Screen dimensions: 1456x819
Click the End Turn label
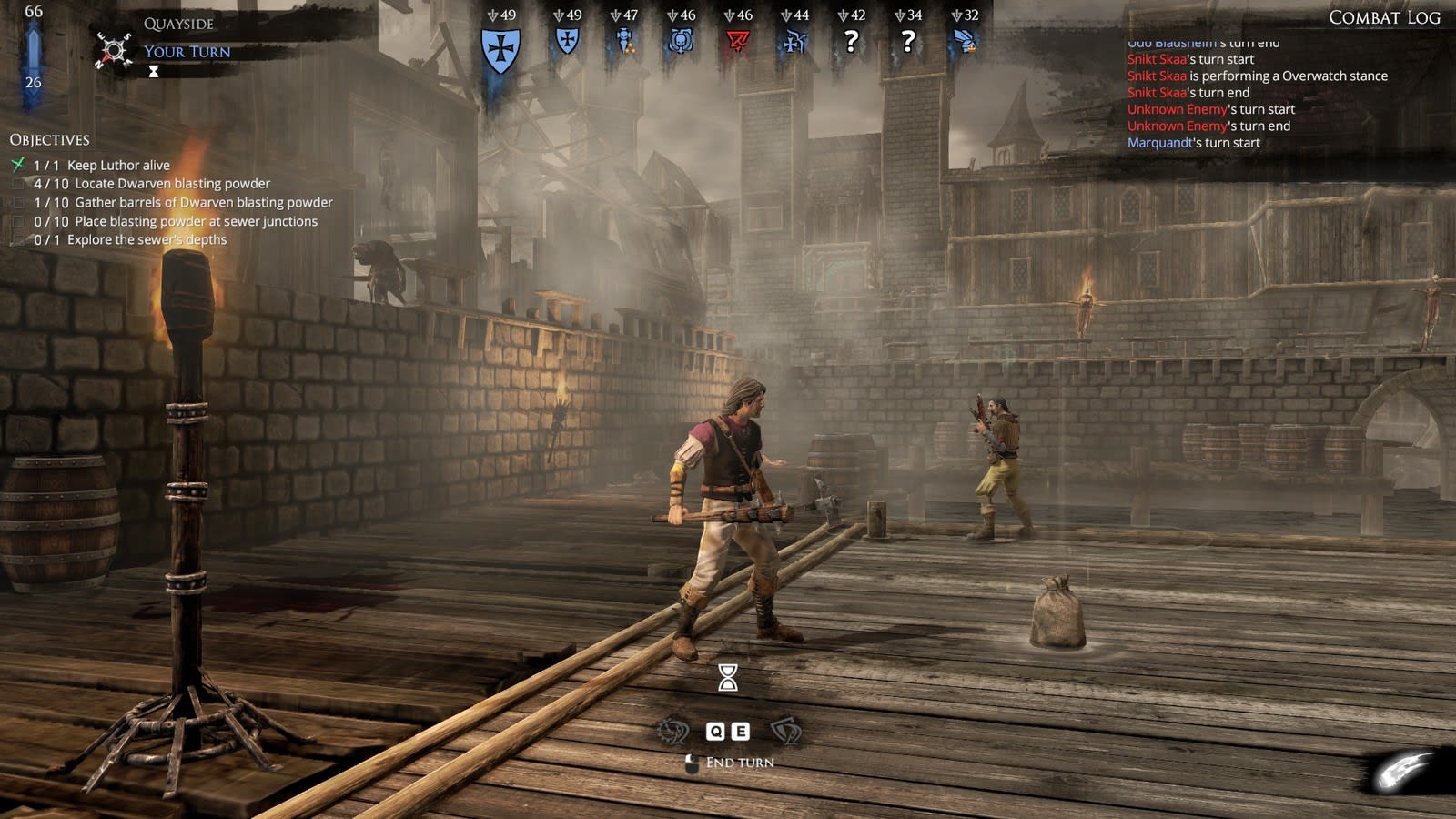pos(739,763)
